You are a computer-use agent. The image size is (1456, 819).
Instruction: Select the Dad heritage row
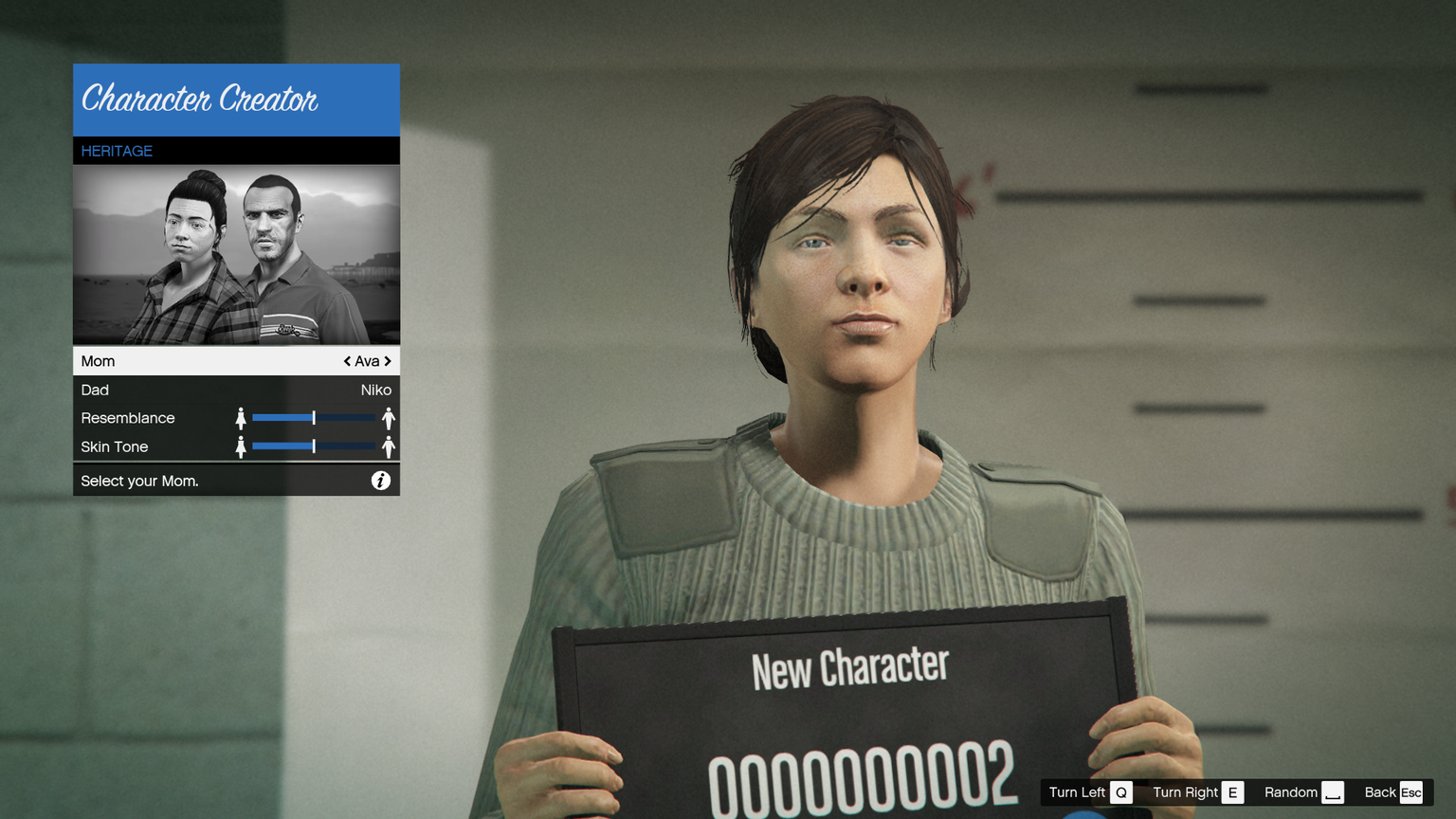pos(236,390)
